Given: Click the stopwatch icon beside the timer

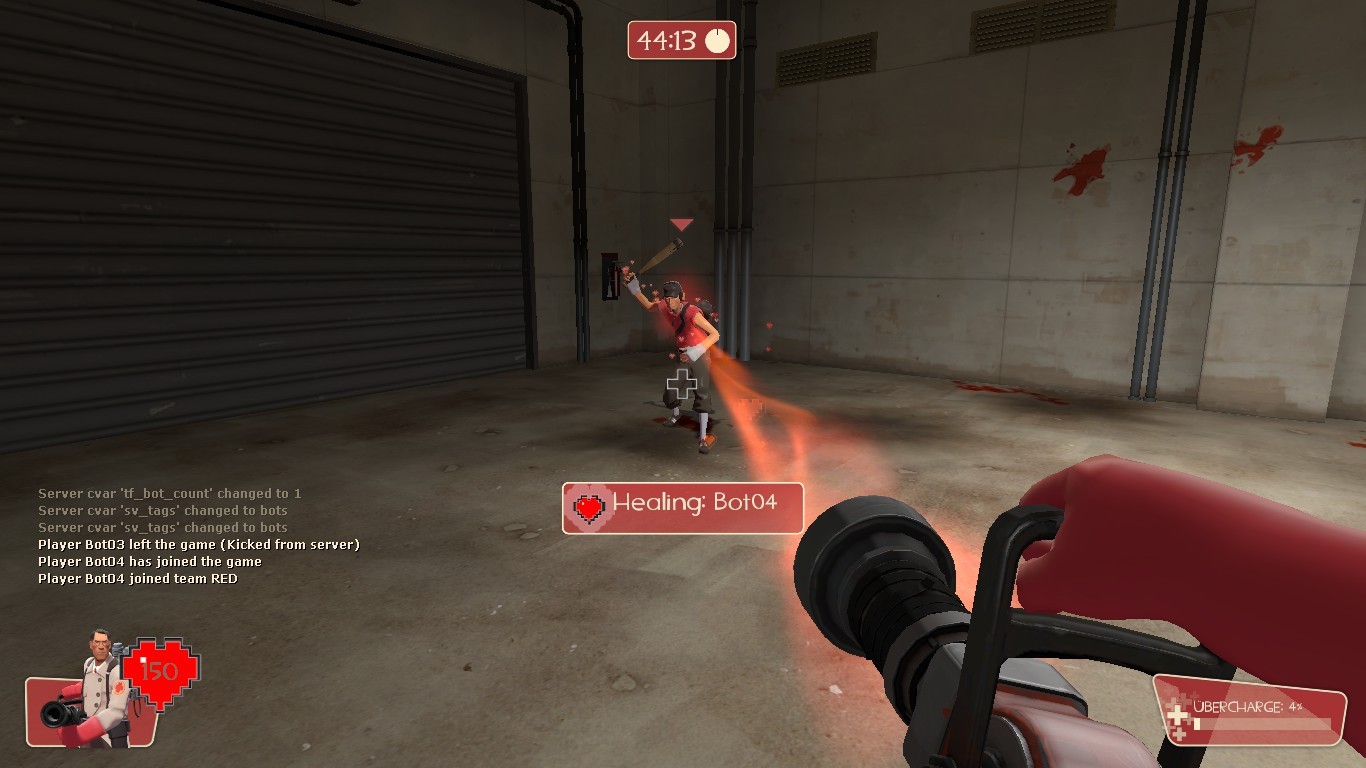Looking at the screenshot, I should pos(716,41).
